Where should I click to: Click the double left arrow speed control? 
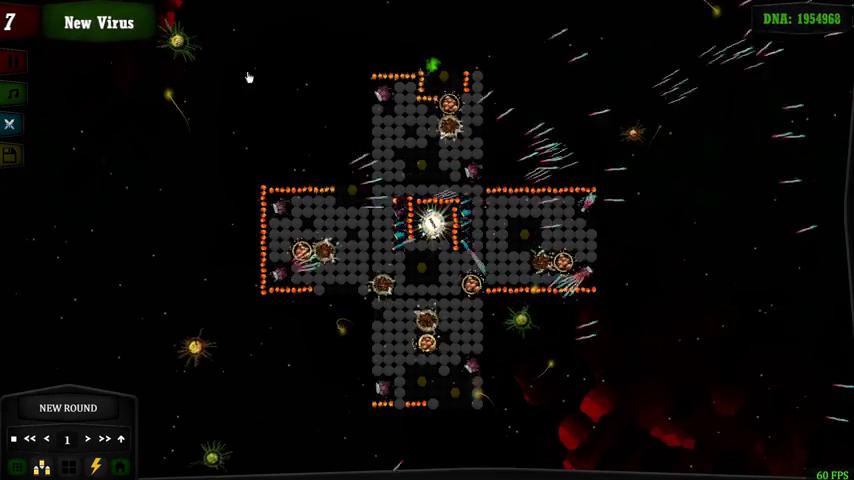click(x=30, y=439)
